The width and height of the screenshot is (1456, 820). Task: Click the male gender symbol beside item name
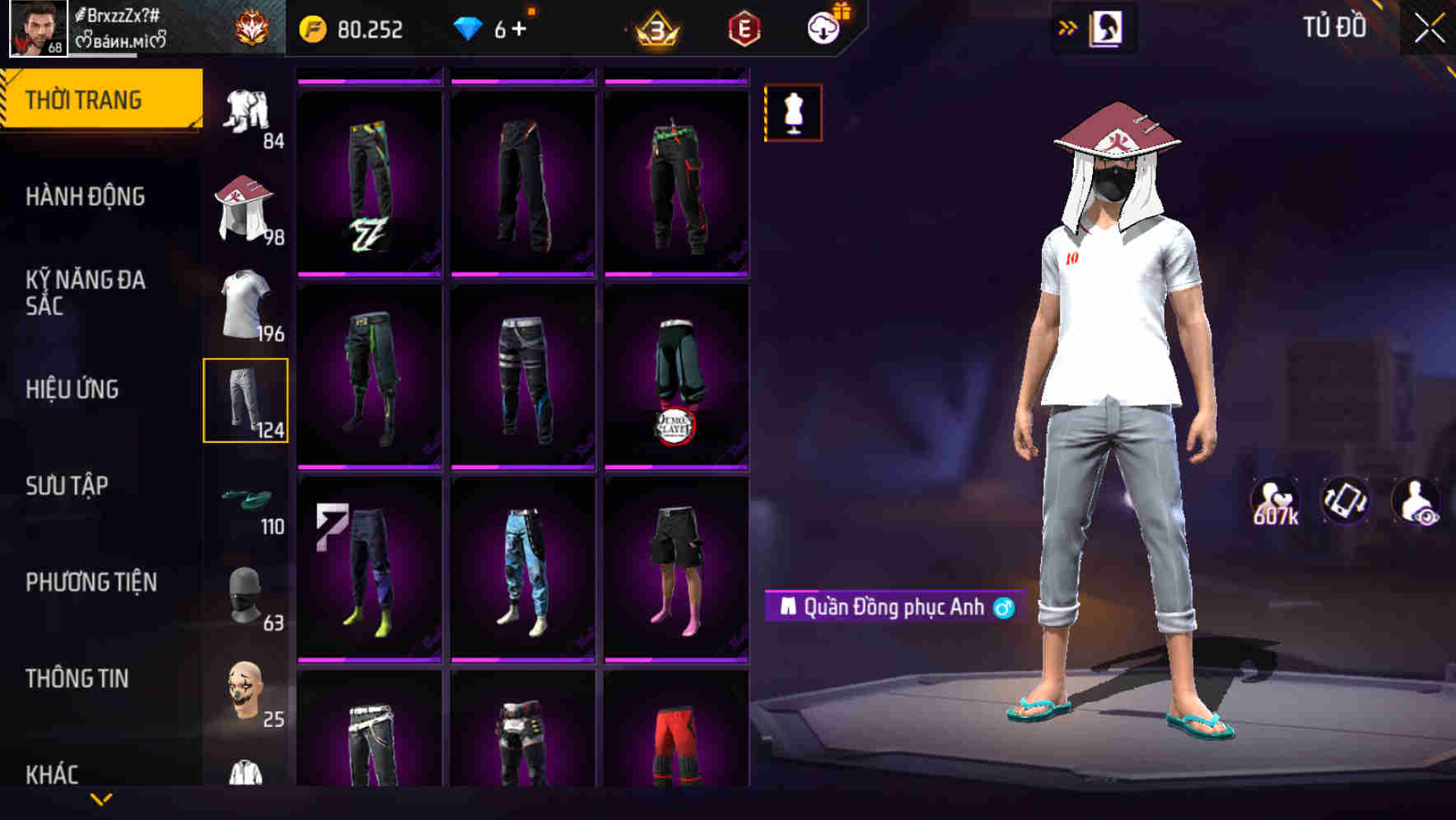tap(1001, 607)
